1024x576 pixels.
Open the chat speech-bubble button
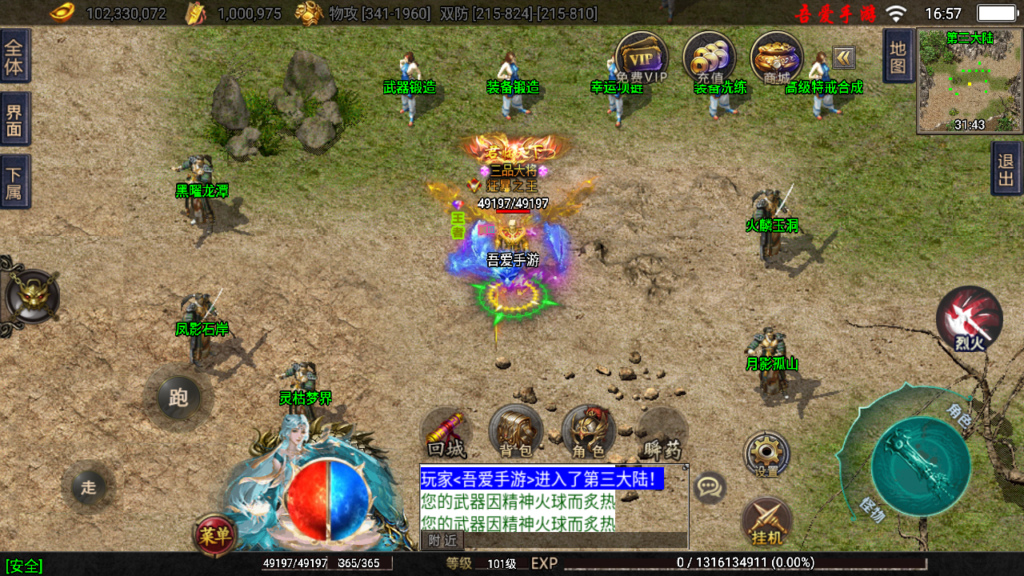click(710, 487)
